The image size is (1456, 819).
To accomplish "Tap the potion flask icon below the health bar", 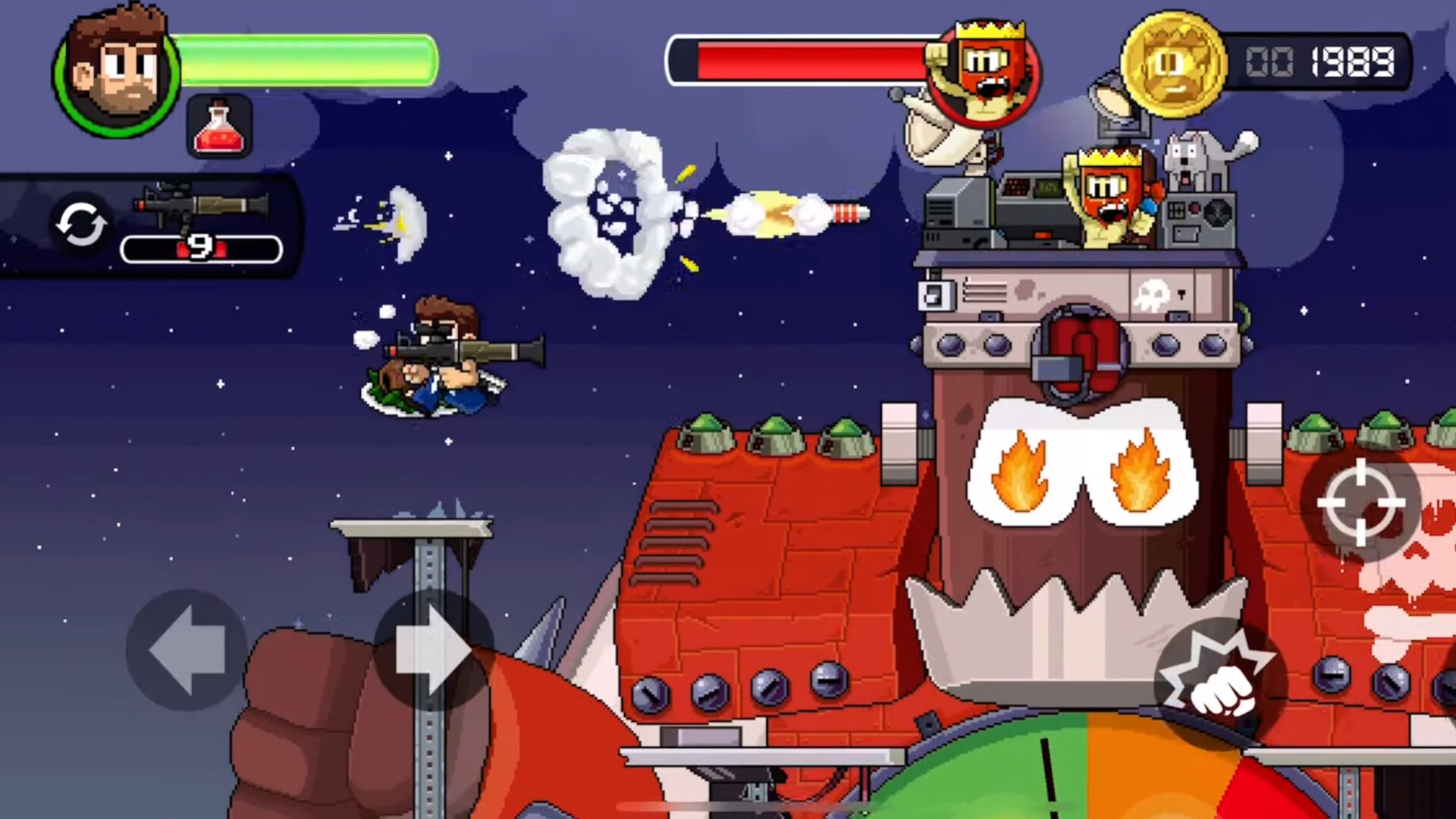I will 220,125.
